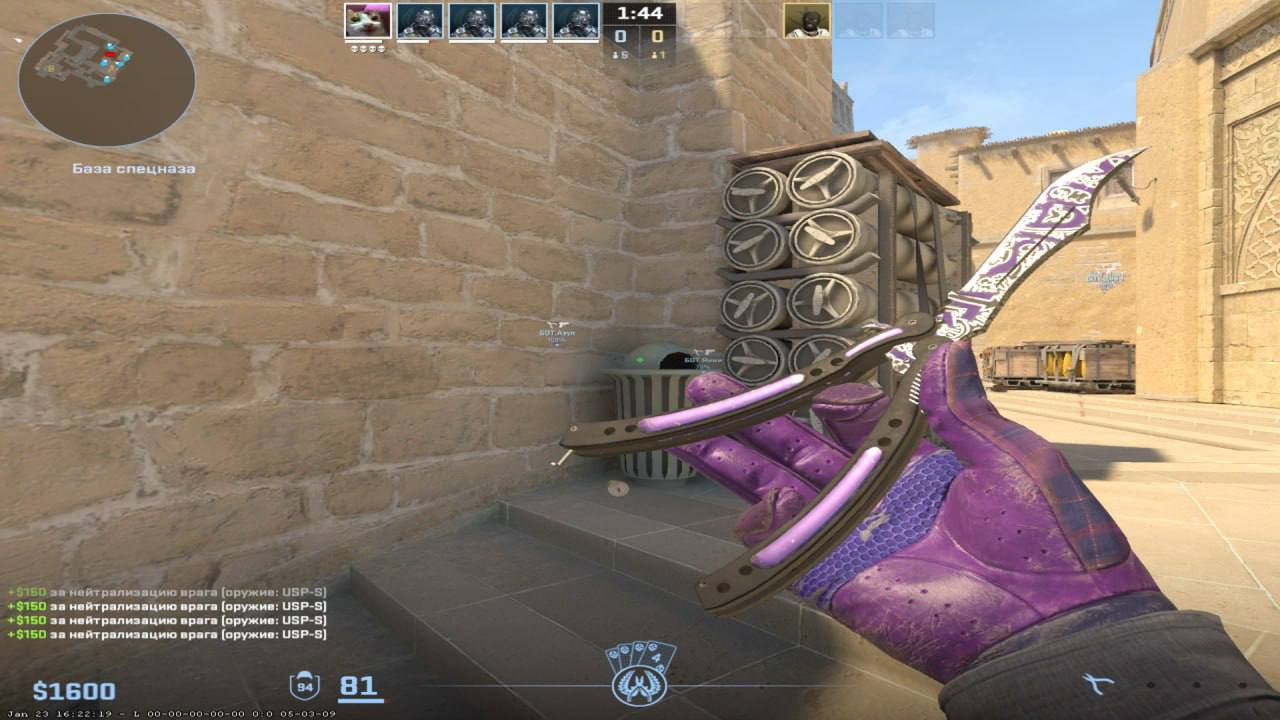Select the cat avatar teammate portrait
1280x720 pixels.
pos(367,20)
